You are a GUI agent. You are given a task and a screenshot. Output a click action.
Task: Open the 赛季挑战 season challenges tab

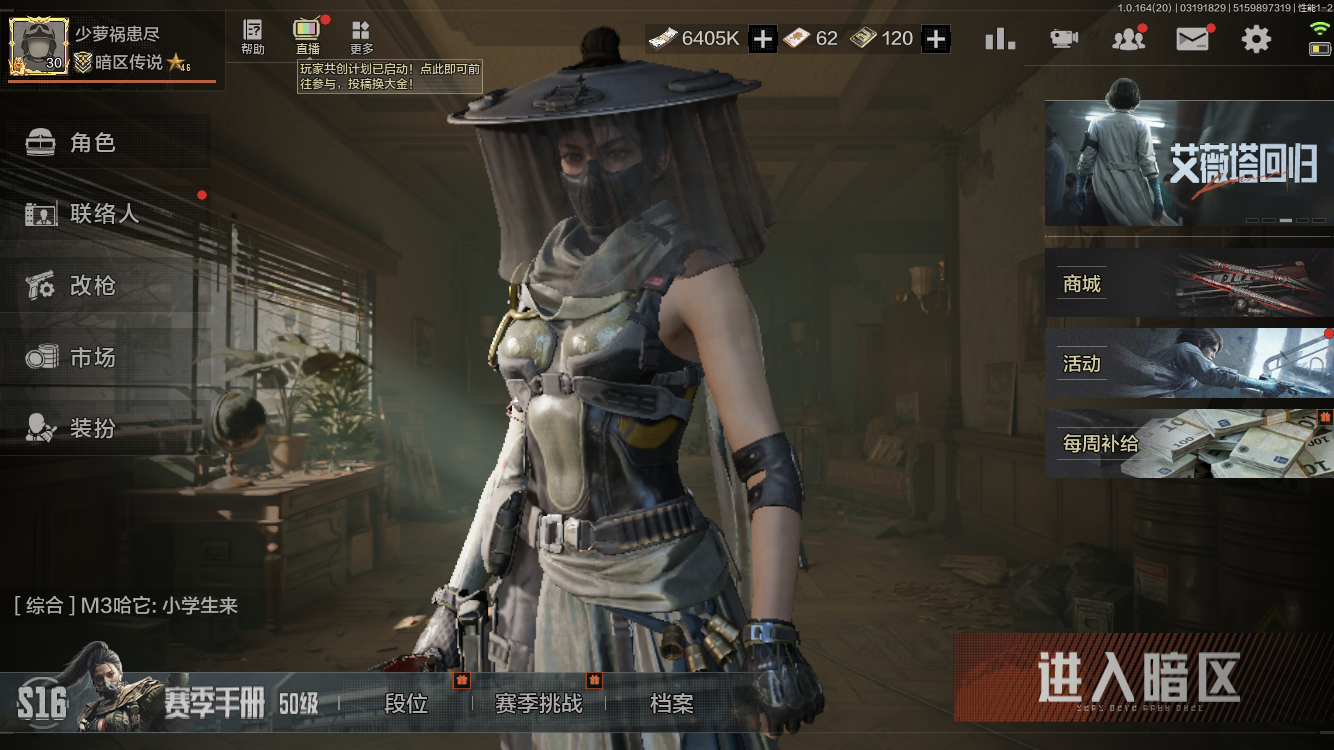click(538, 704)
